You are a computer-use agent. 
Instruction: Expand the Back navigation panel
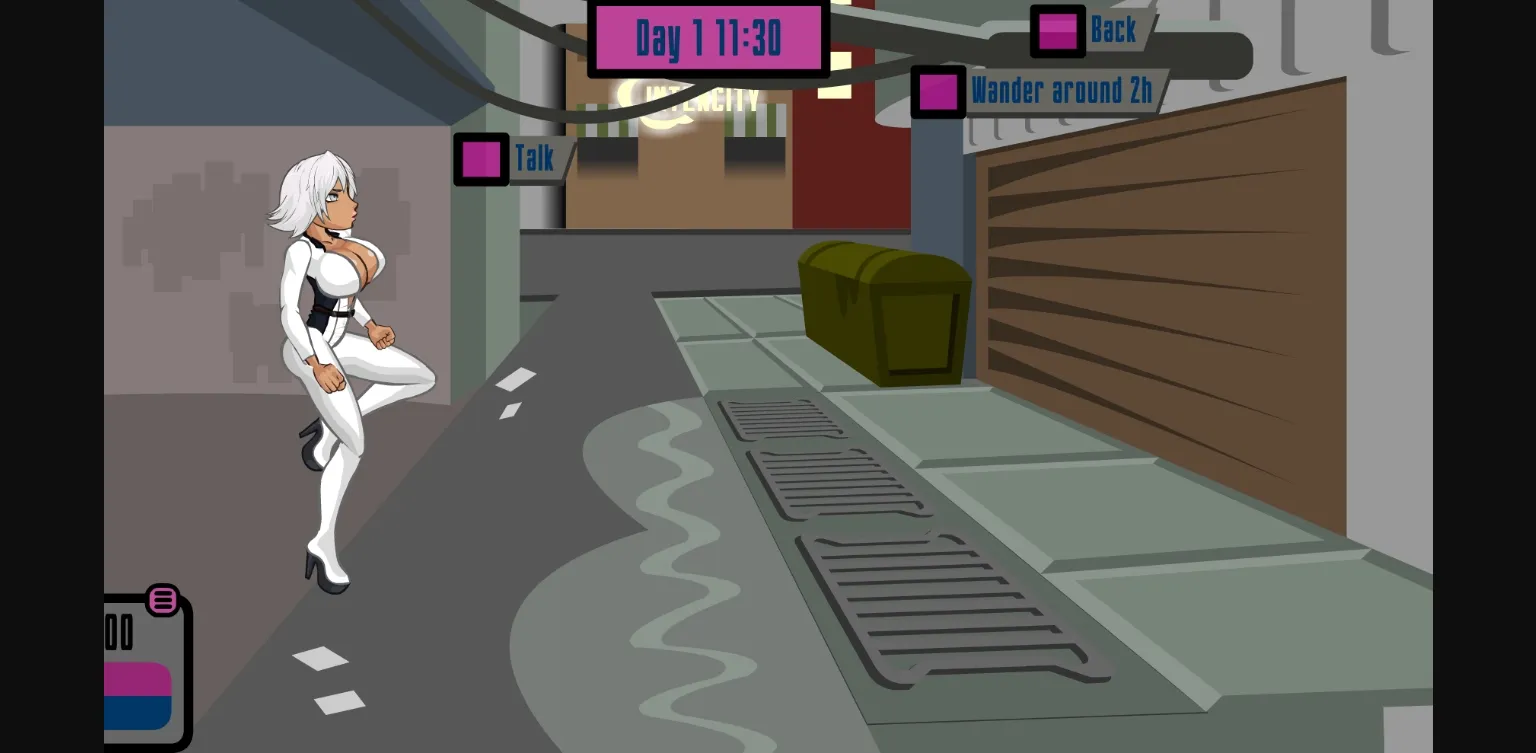[x=1113, y=31]
